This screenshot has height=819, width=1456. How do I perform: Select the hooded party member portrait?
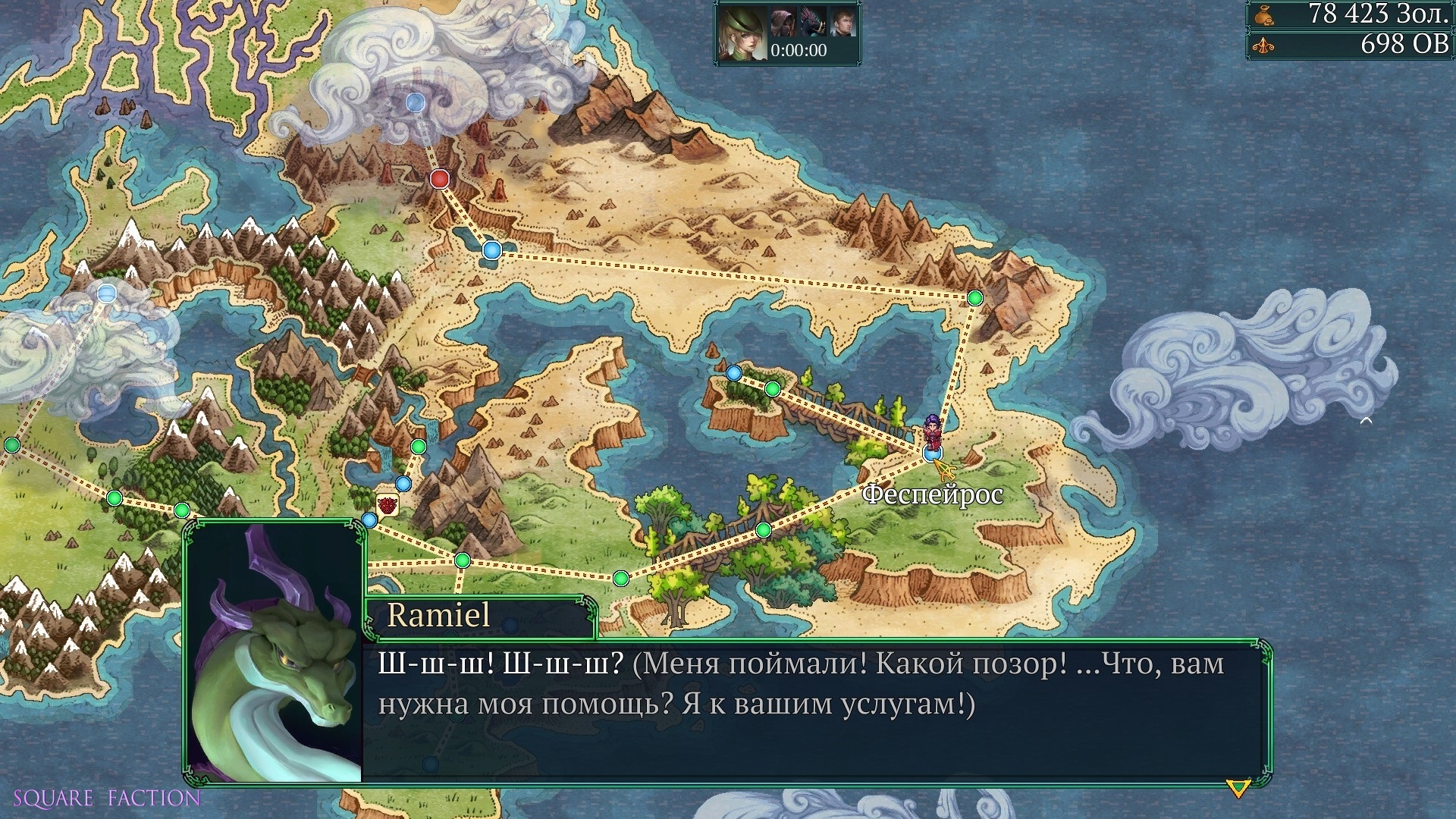[783, 22]
